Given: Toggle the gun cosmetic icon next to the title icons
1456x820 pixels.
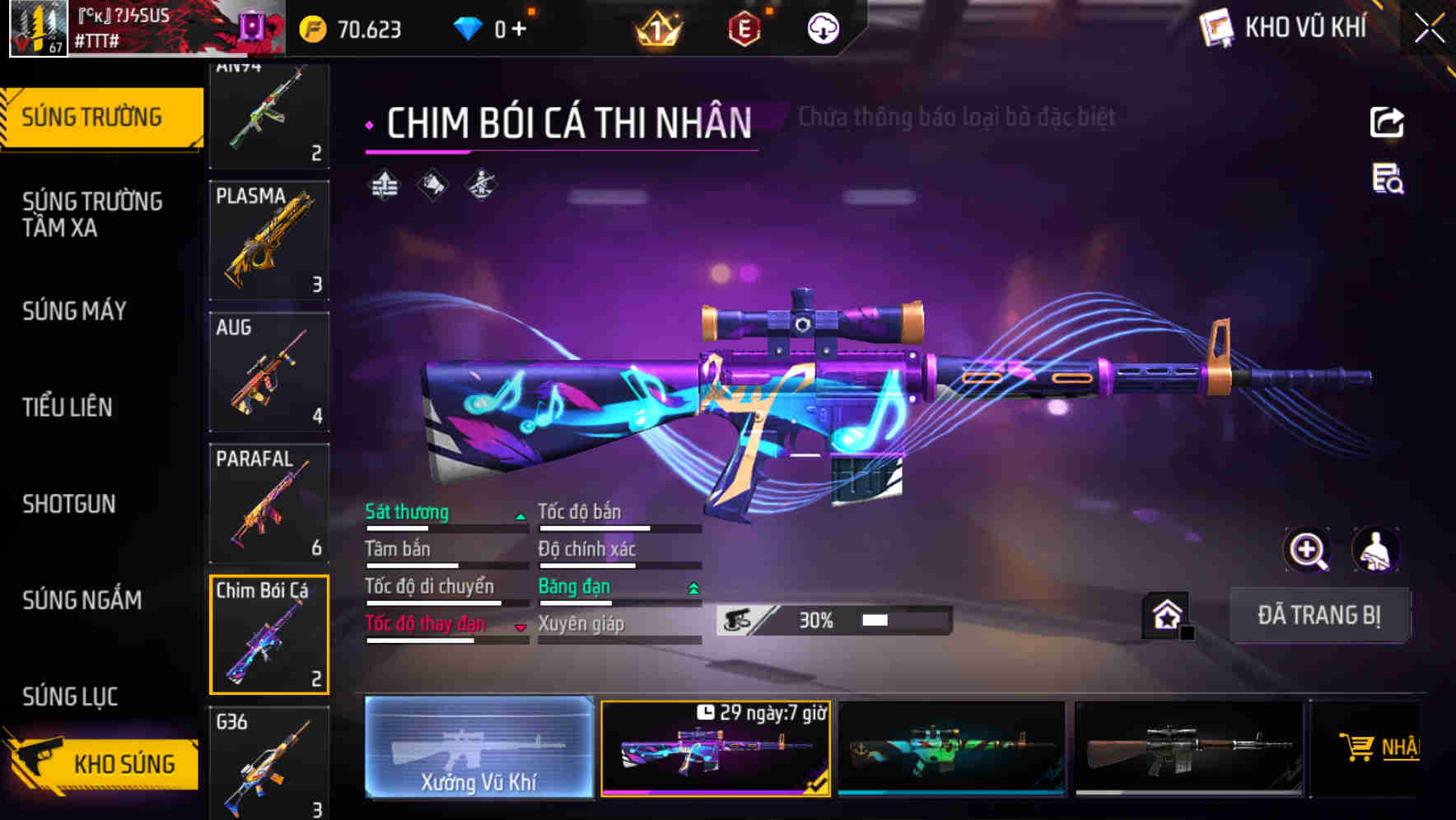Looking at the screenshot, I should (x=480, y=184).
